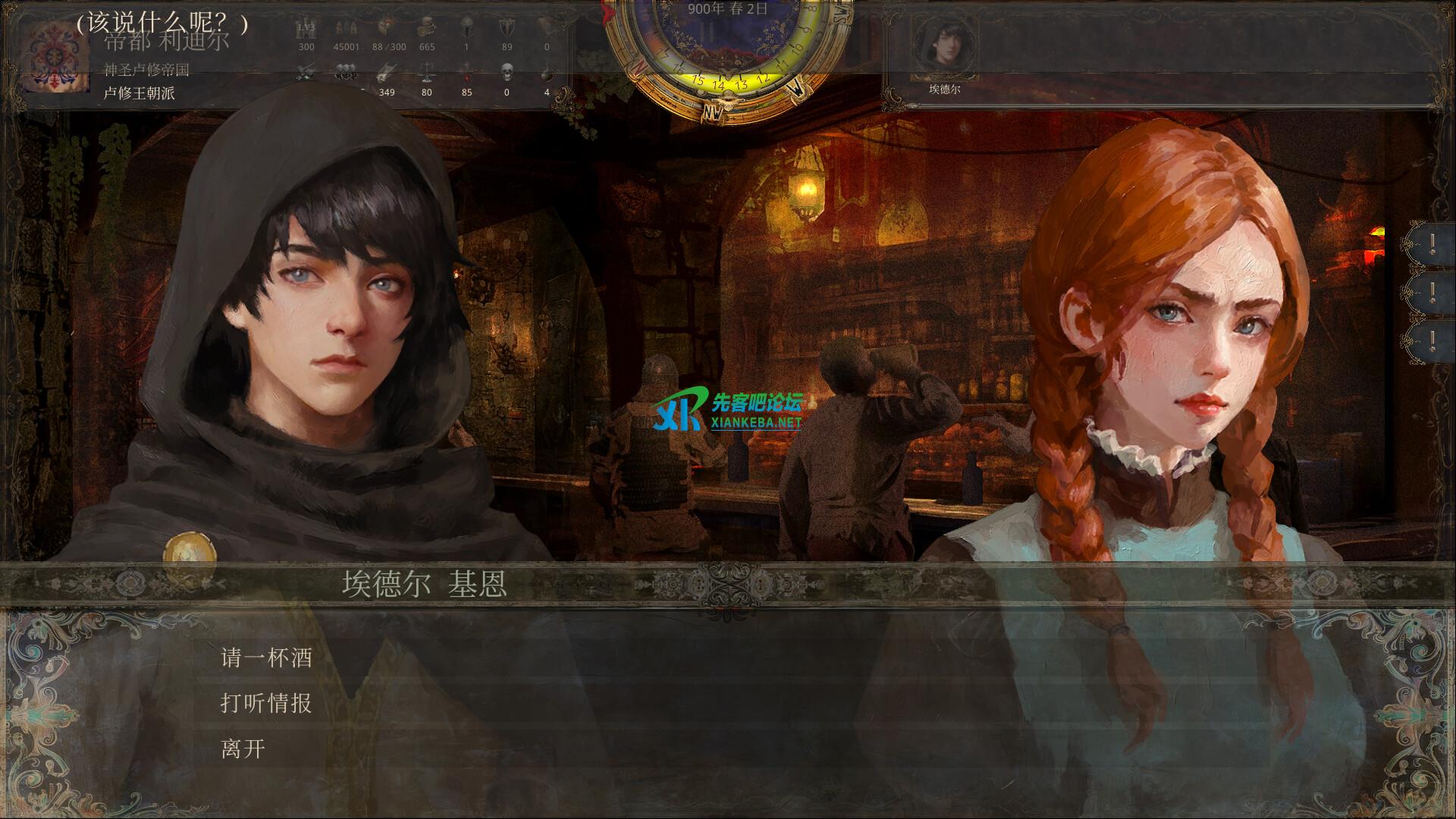1456x819 pixels.
Task: Select the 打听情报 dialogue choice
Action: coord(266,703)
